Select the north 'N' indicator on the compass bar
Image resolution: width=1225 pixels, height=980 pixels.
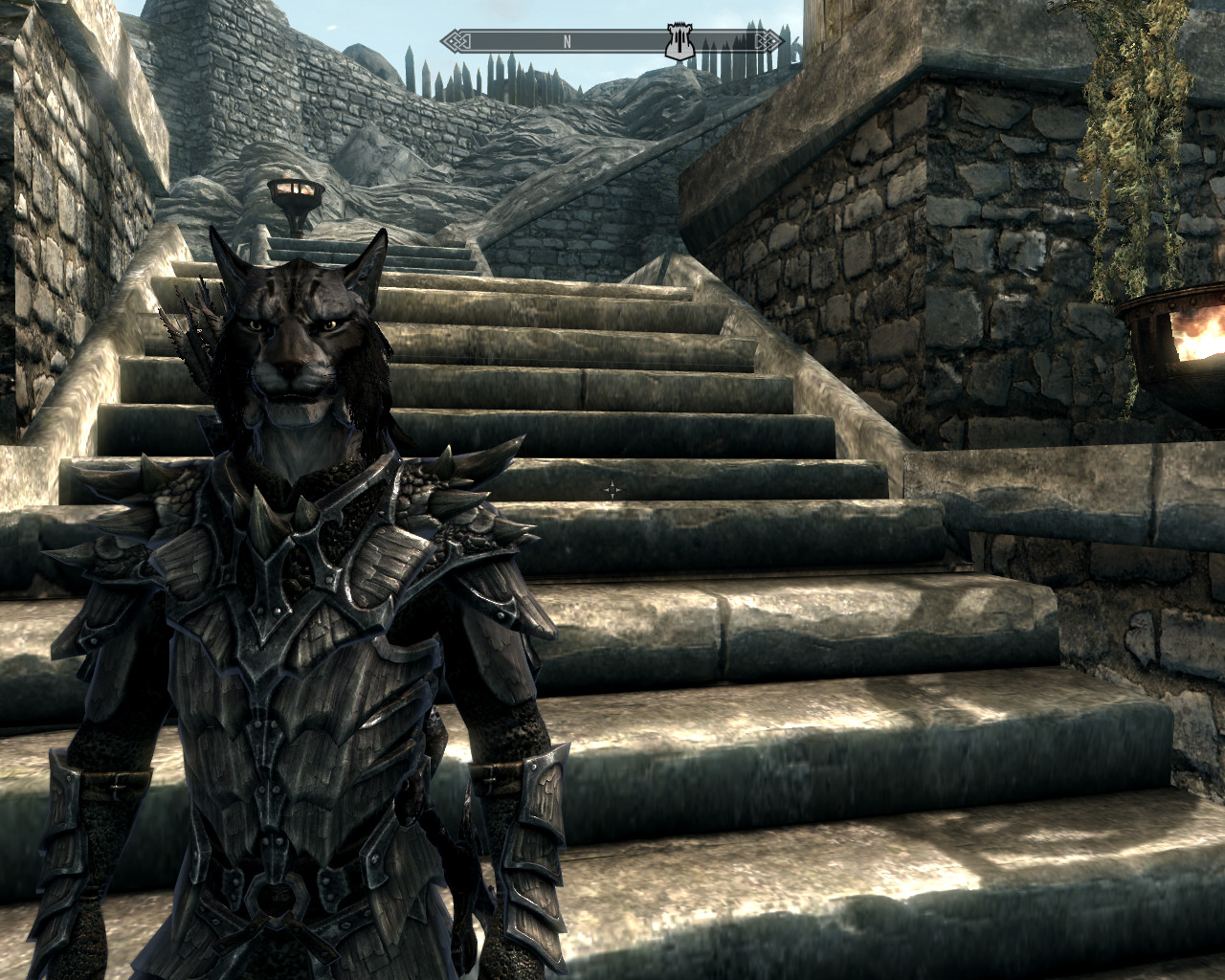[567, 41]
